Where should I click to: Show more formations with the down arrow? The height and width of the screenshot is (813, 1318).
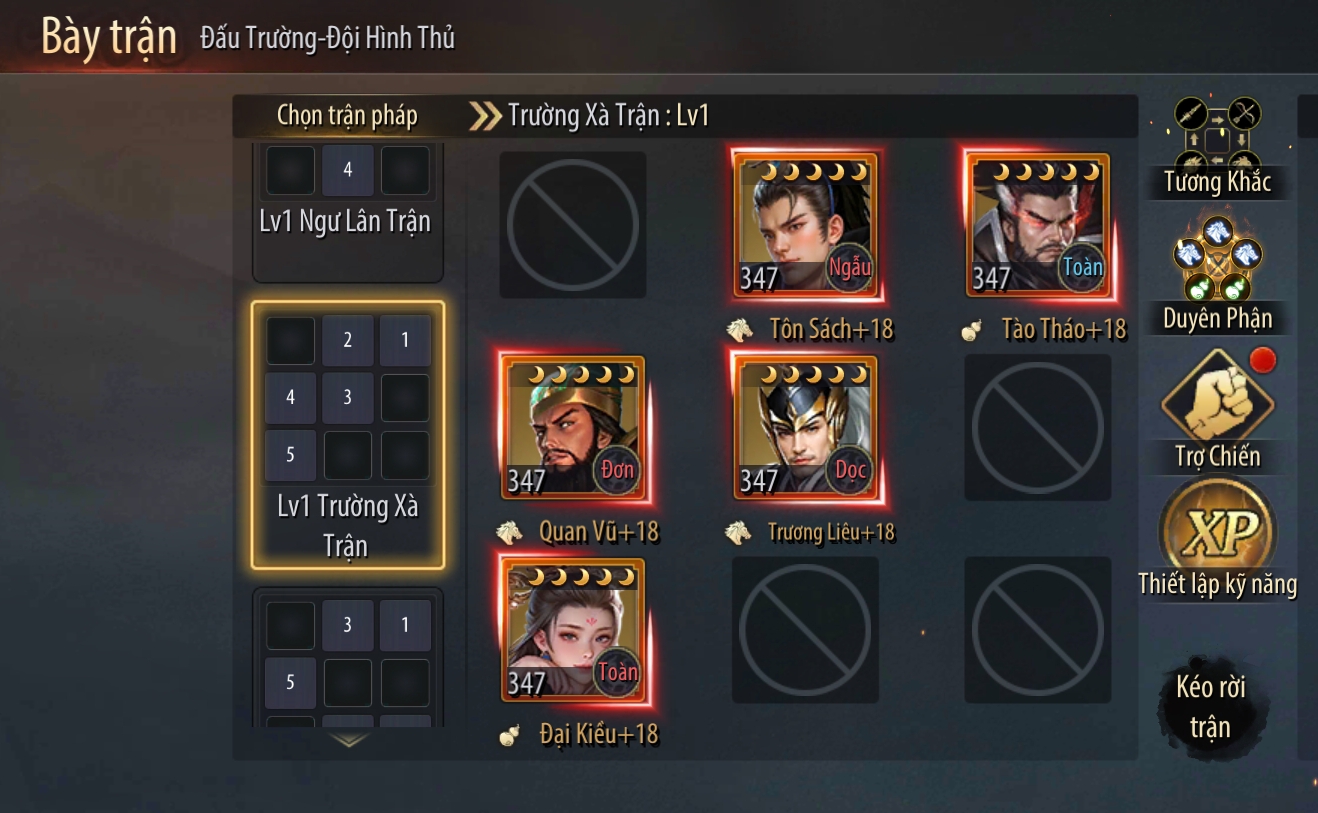point(348,741)
